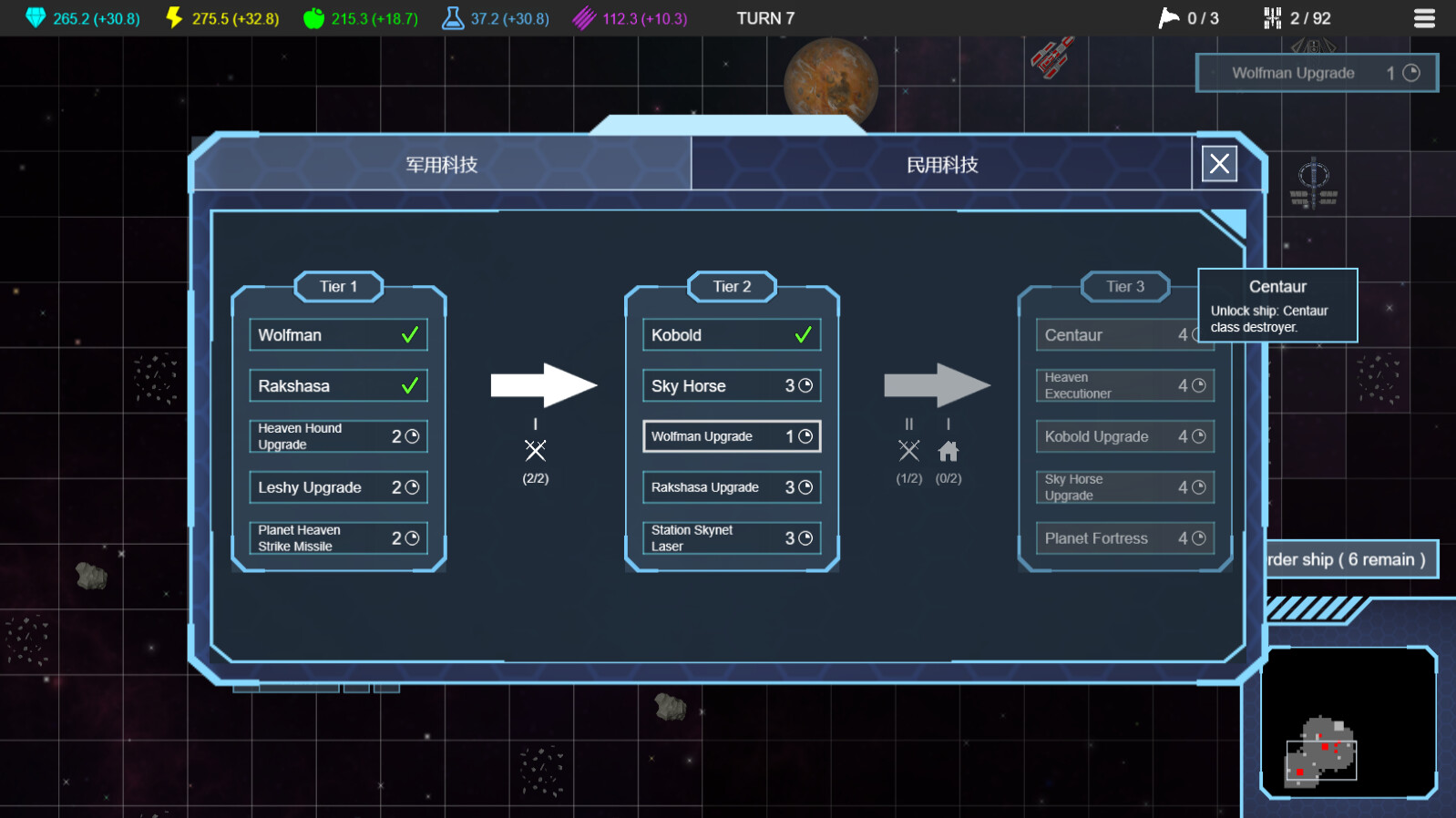1456x818 pixels.
Task: Click the green apple food resource icon
Action: pos(314,16)
